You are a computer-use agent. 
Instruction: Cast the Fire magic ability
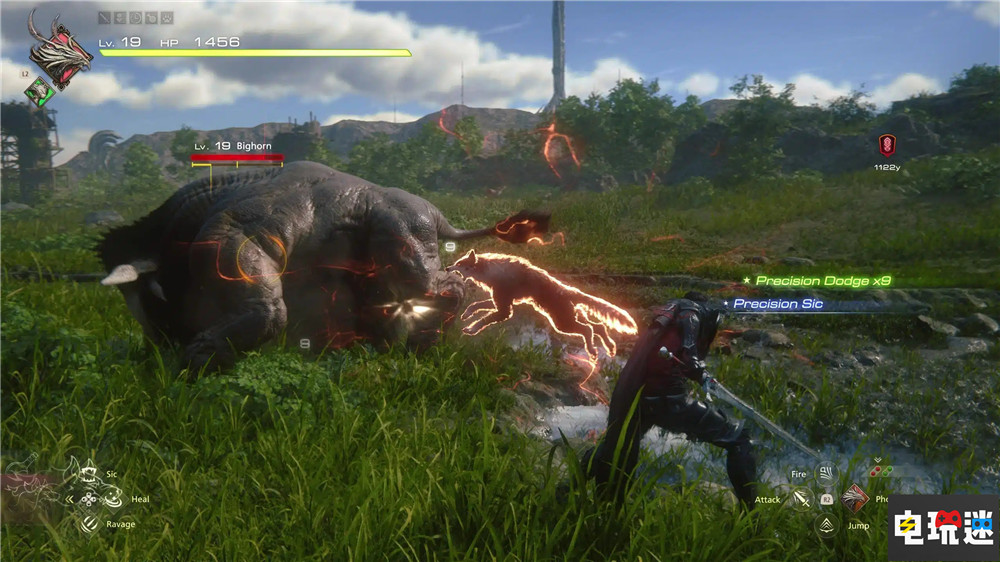tap(826, 473)
